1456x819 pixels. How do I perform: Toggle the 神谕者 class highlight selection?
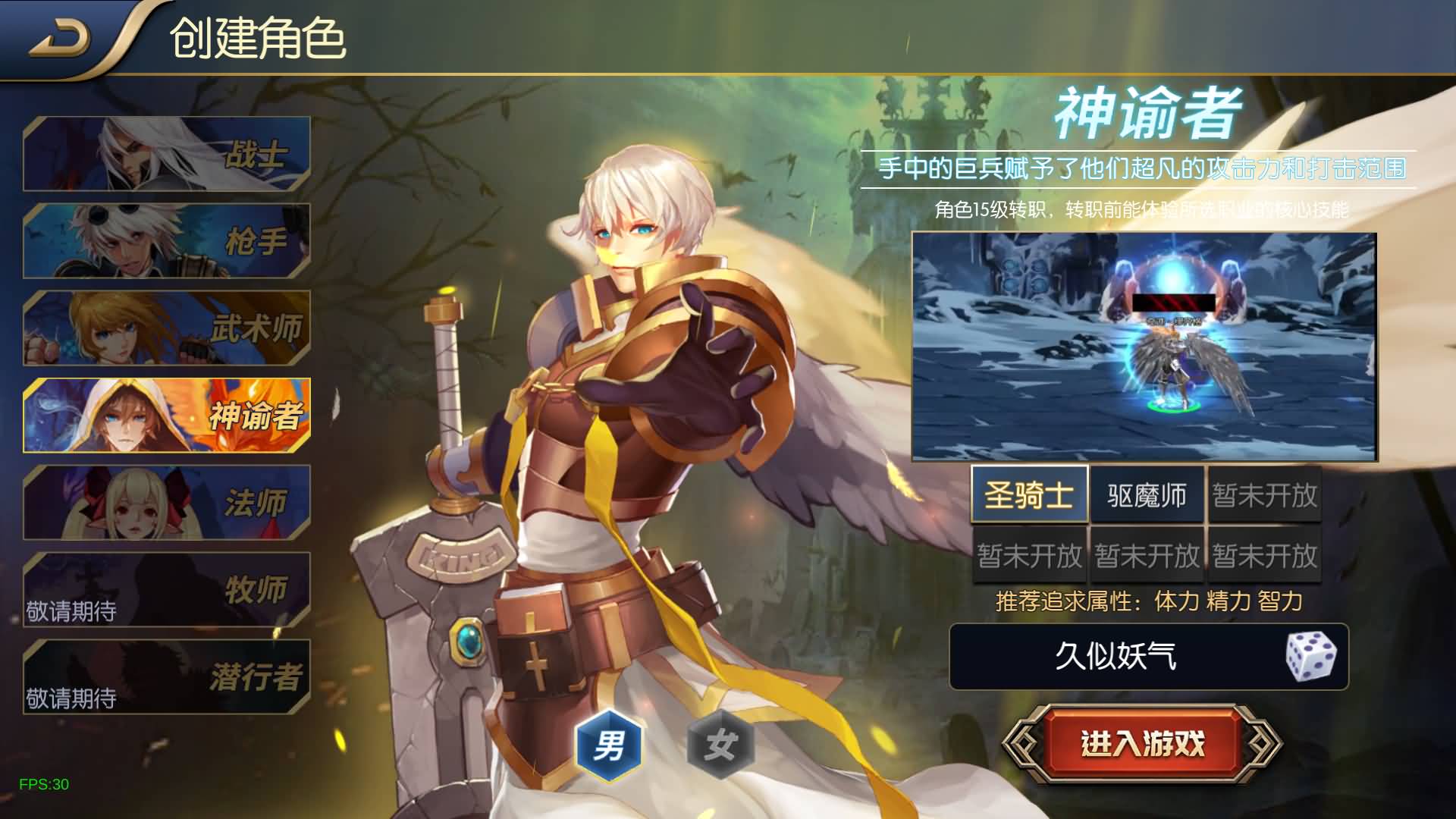[x=167, y=416]
